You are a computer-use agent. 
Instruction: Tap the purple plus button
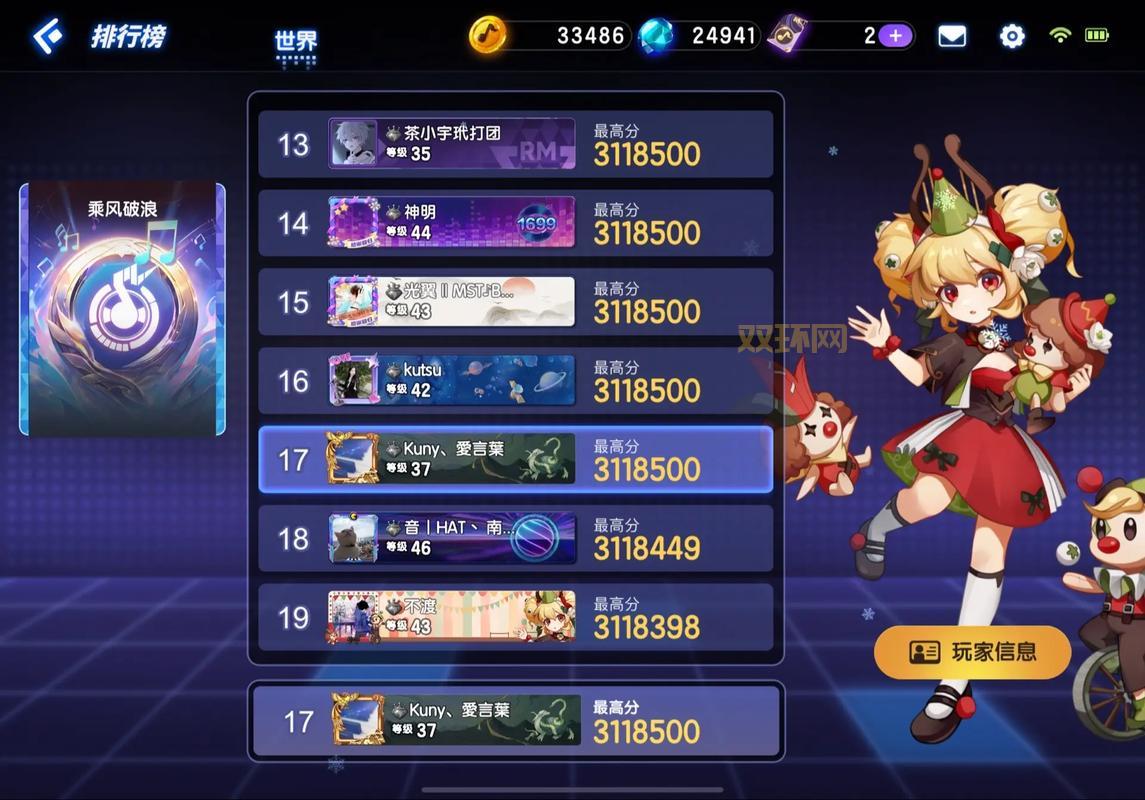tap(895, 36)
